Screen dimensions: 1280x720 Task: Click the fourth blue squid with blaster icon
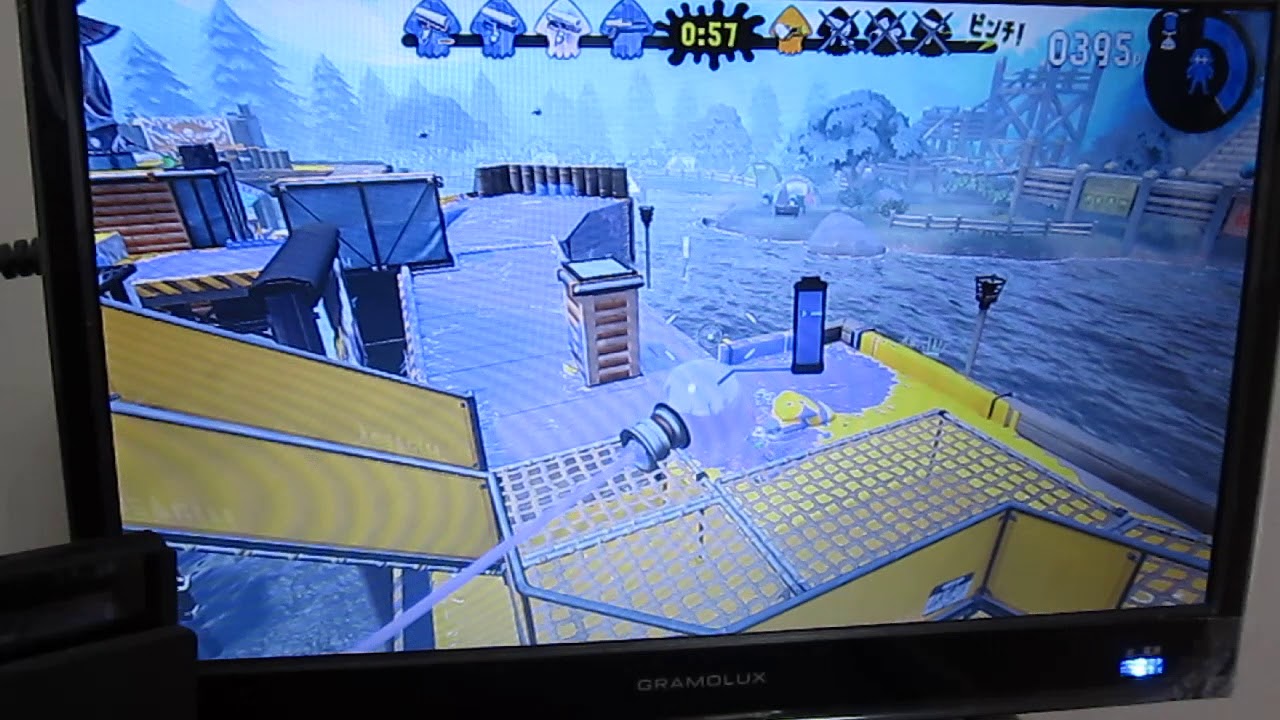[626, 28]
